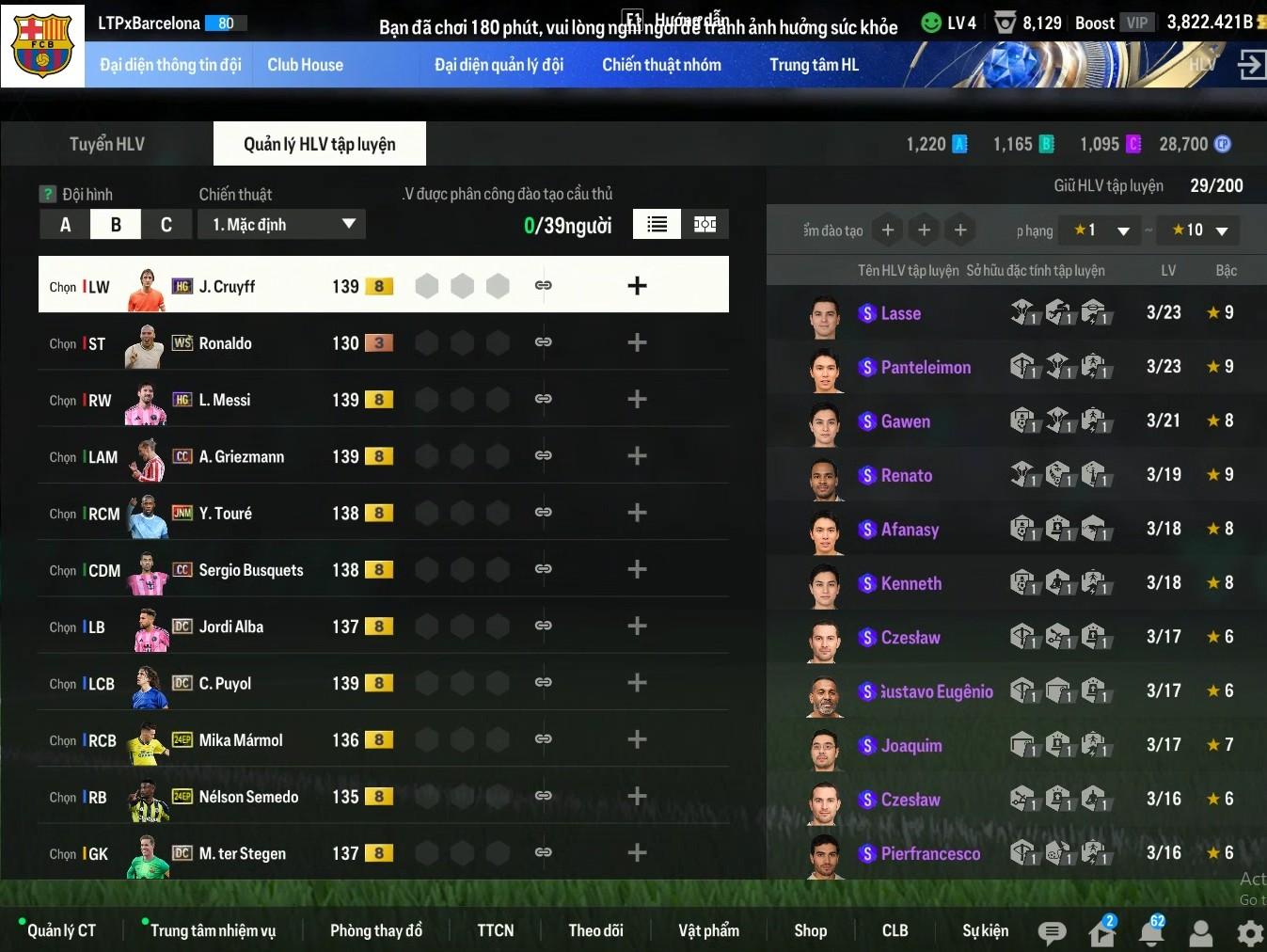Choose trainer Lasse from the list
The width and height of the screenshot is (1267, 952).
[x=900, y=313]
